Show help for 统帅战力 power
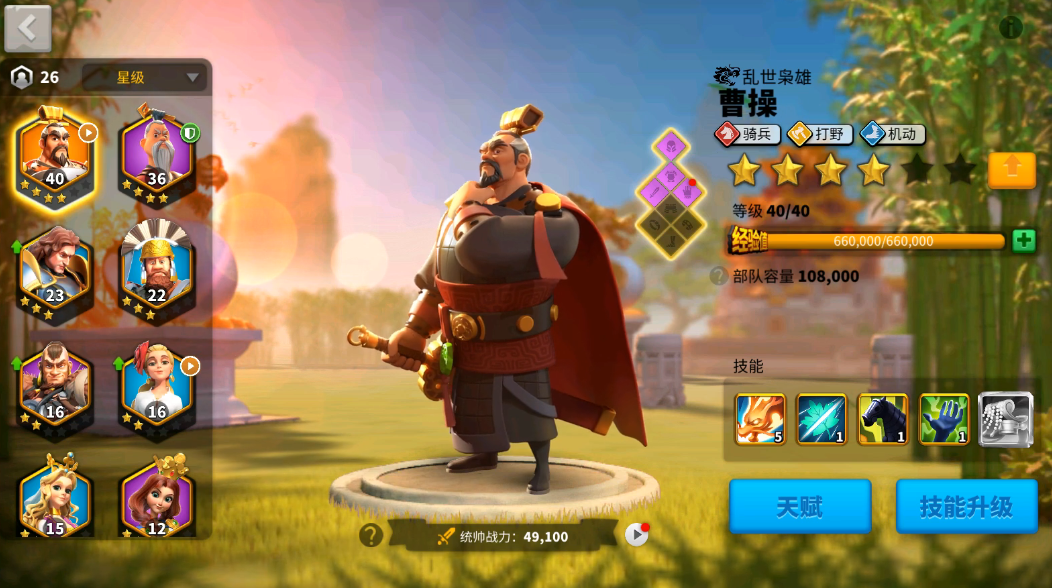The image size is (1052, 588). [x=371, y=535]
